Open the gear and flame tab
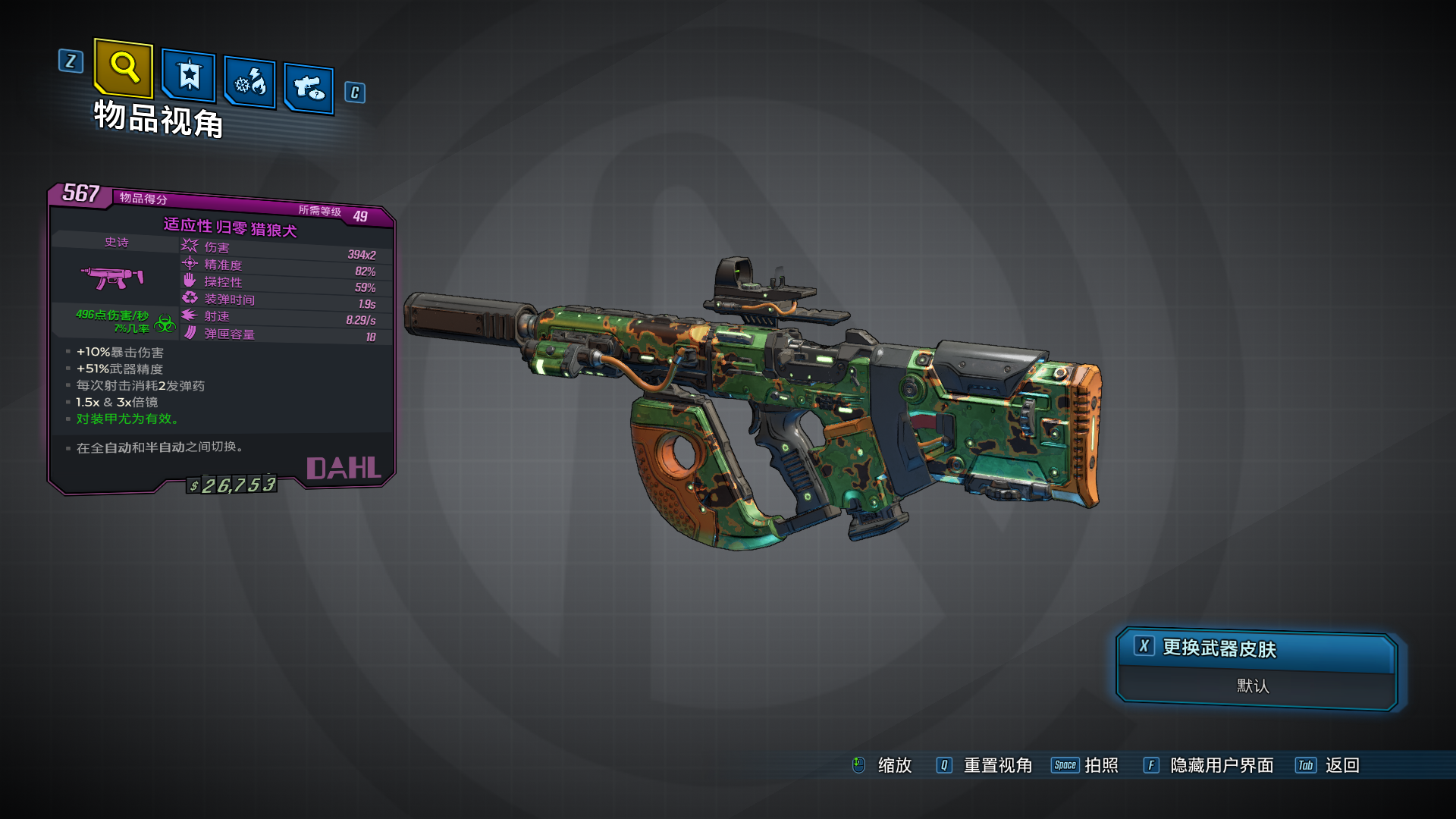 click(x=250, y=82)
